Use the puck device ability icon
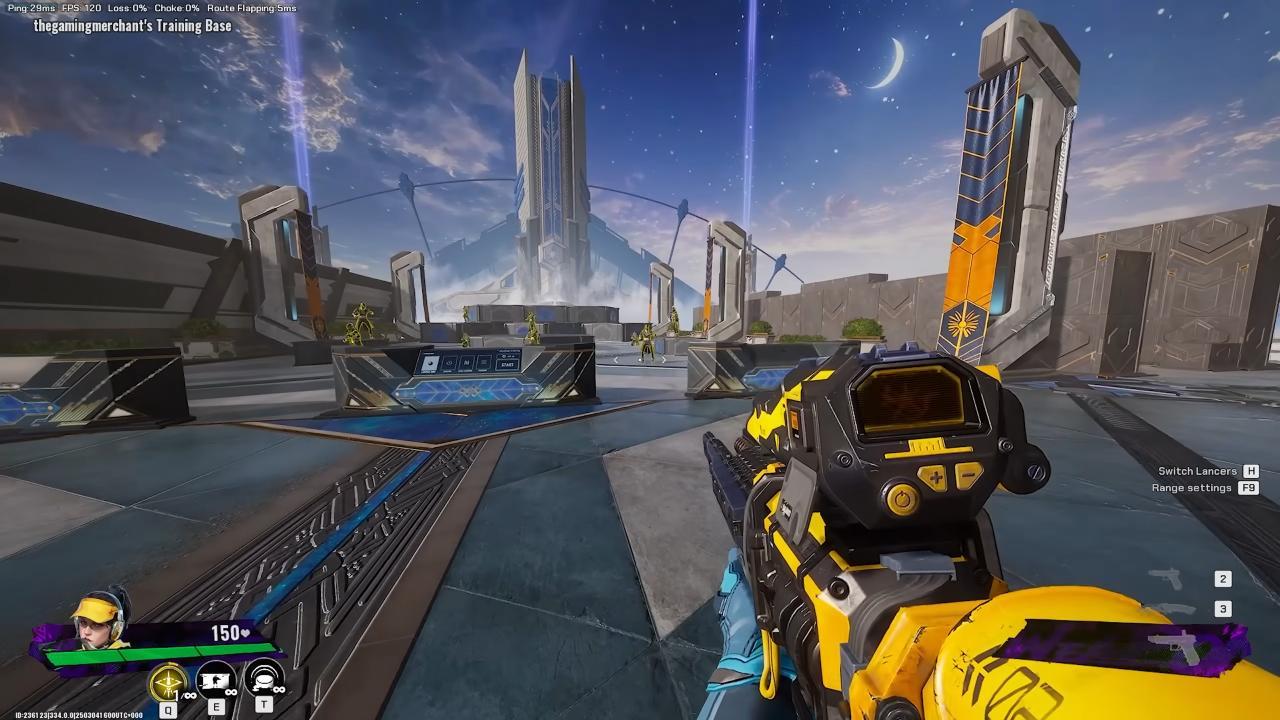 (264, 680)
